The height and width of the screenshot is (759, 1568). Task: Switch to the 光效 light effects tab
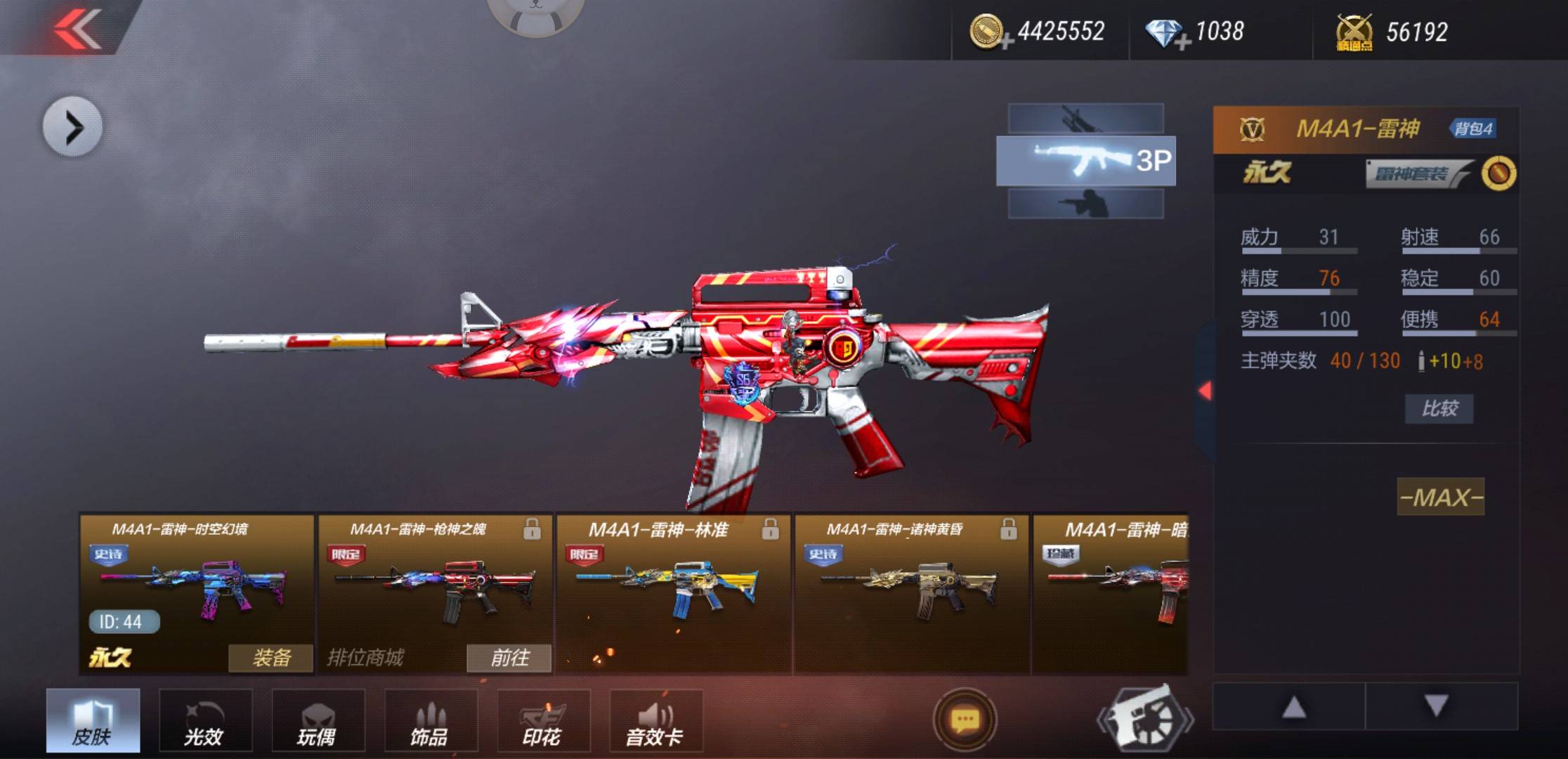coord(205,721)
